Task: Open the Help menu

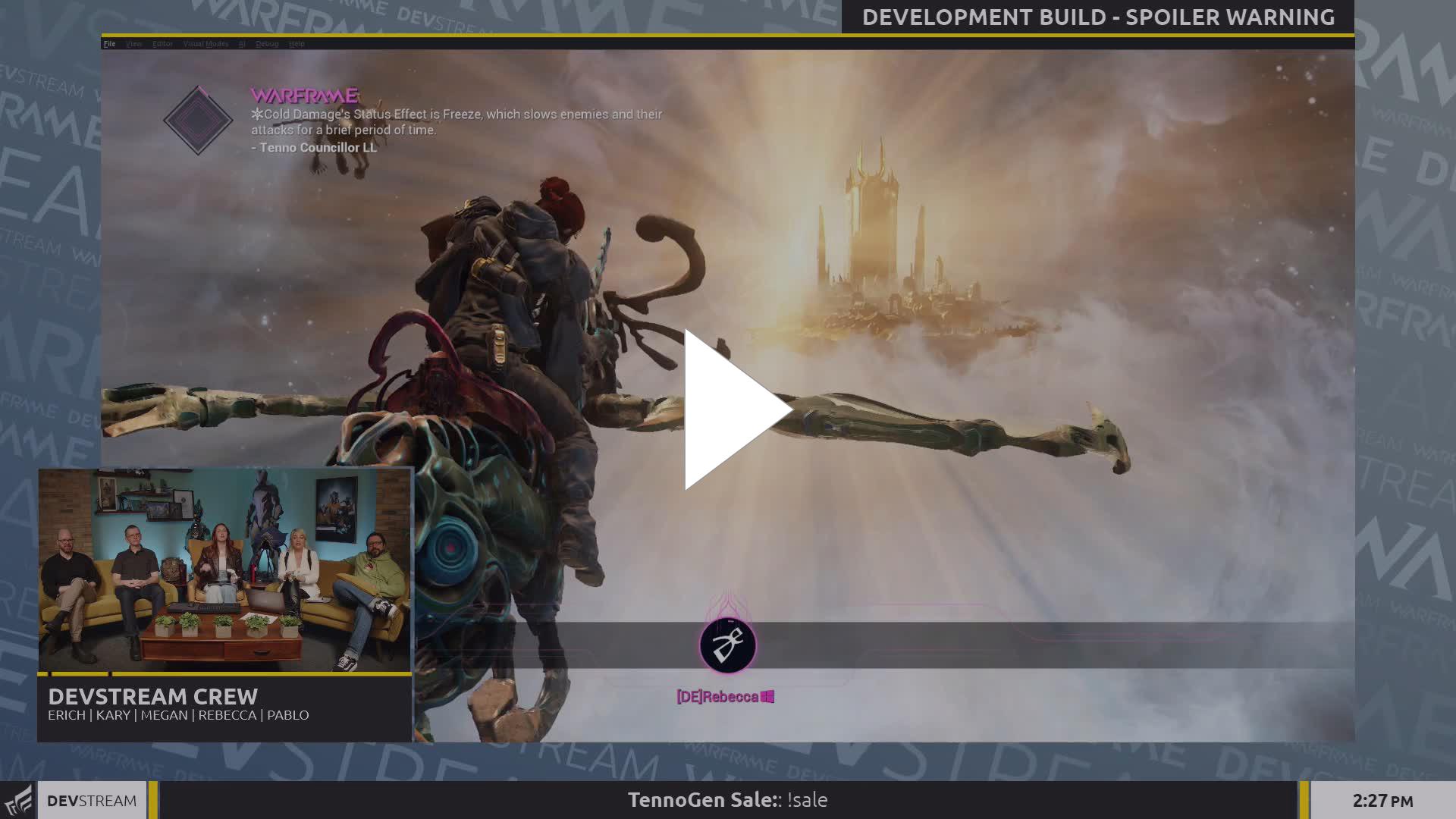Action: pos(297,44)
